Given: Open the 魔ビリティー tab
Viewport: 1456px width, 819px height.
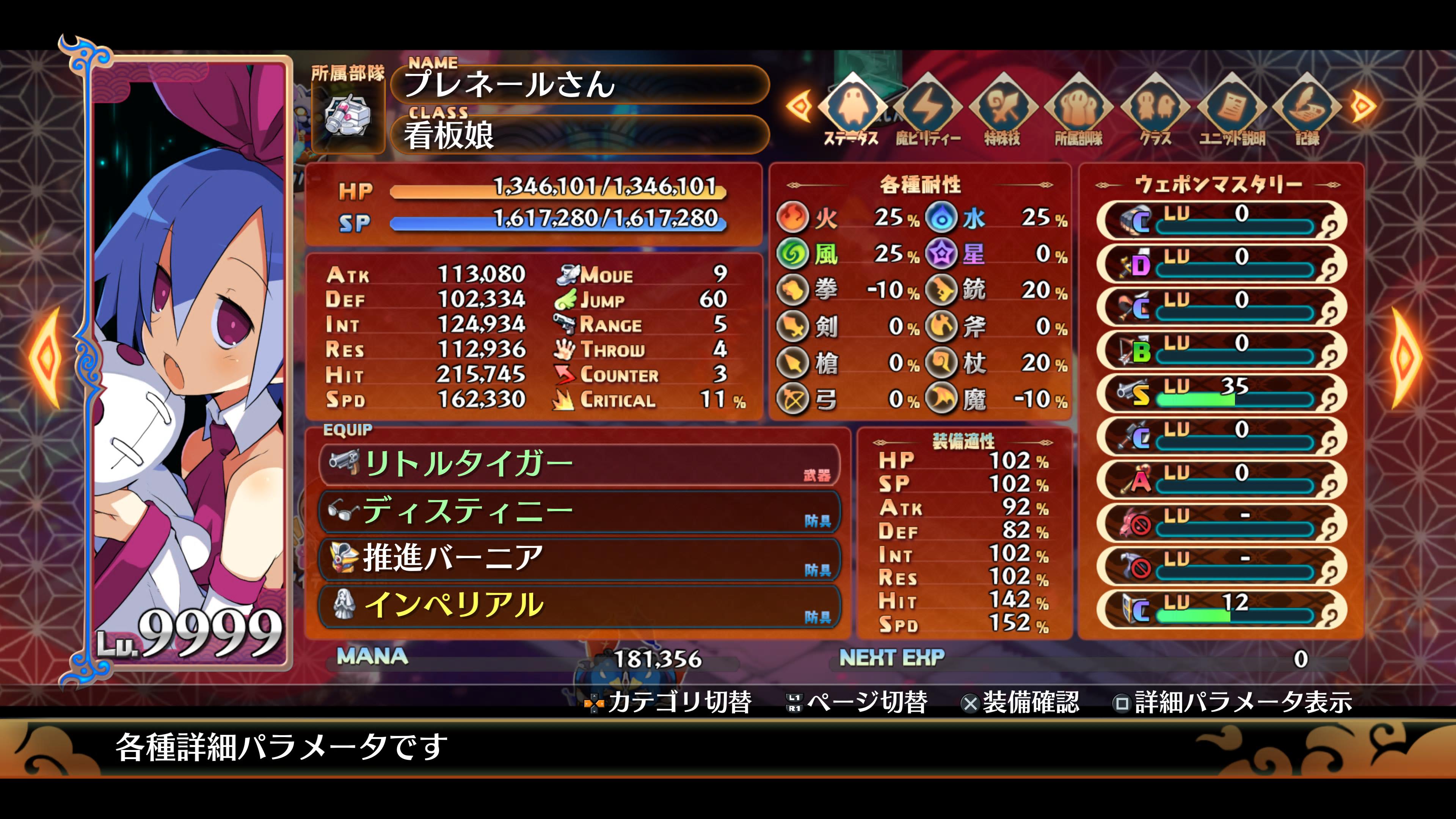Looking at the screenshot, I should click(927, 107).
